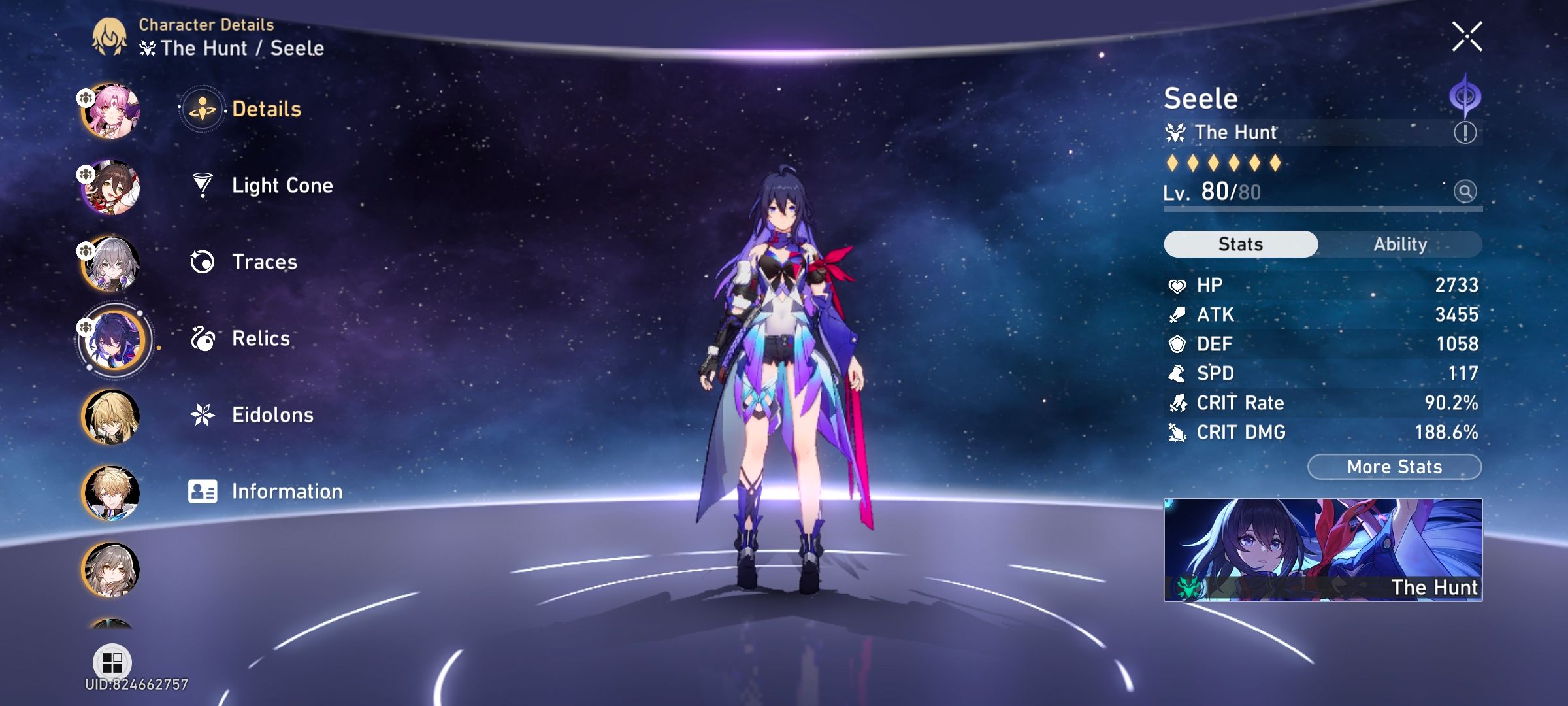
Task: Open the Relics menu
Action: [x=261, y=339]
